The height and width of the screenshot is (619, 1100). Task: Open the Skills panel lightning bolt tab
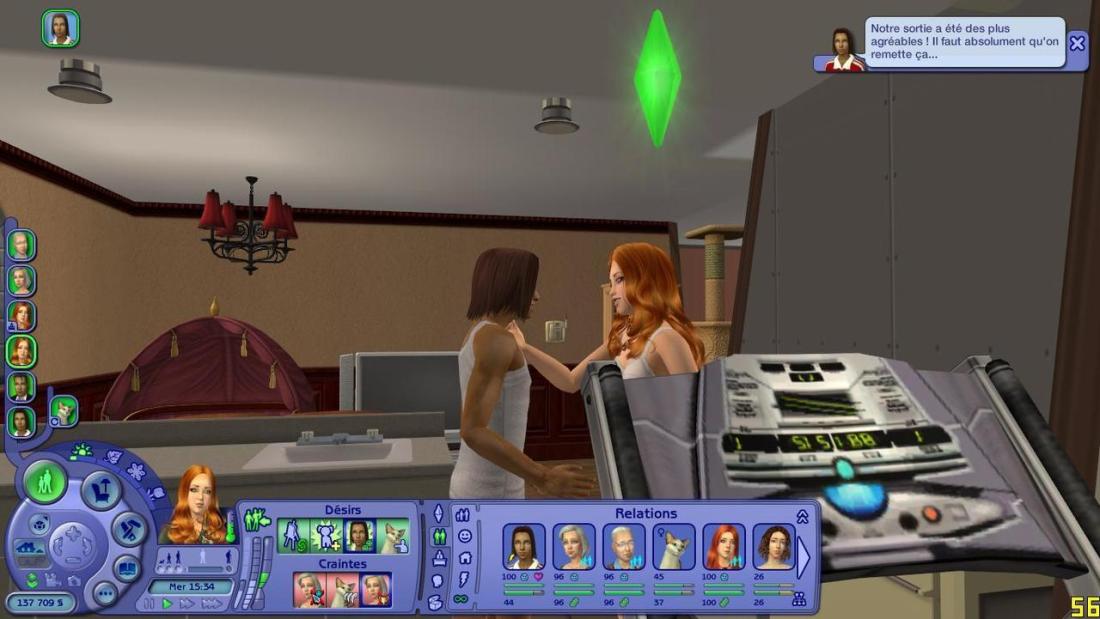pos(464,579)
